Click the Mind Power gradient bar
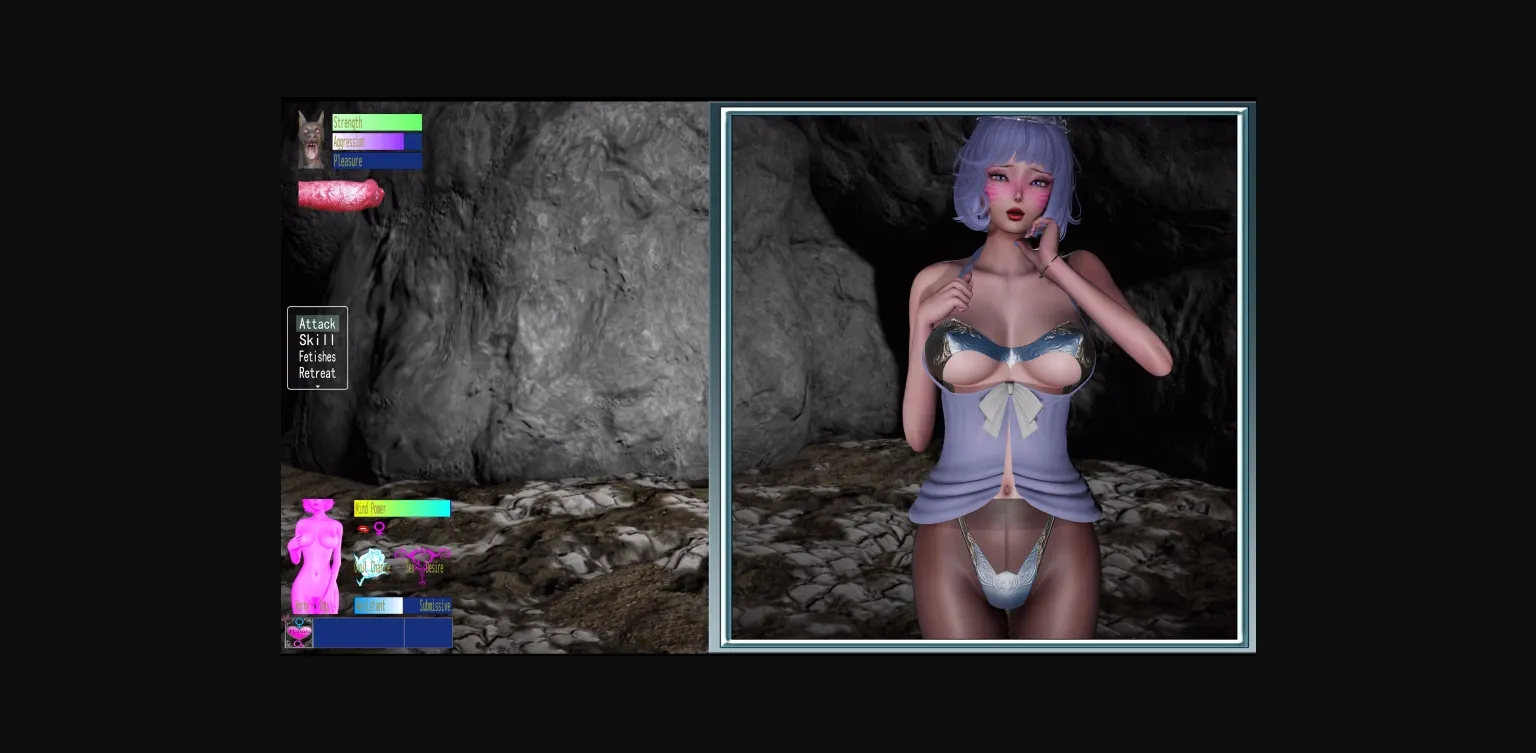The width and height of the screenshot is (1536, 753). pos(402,508)
